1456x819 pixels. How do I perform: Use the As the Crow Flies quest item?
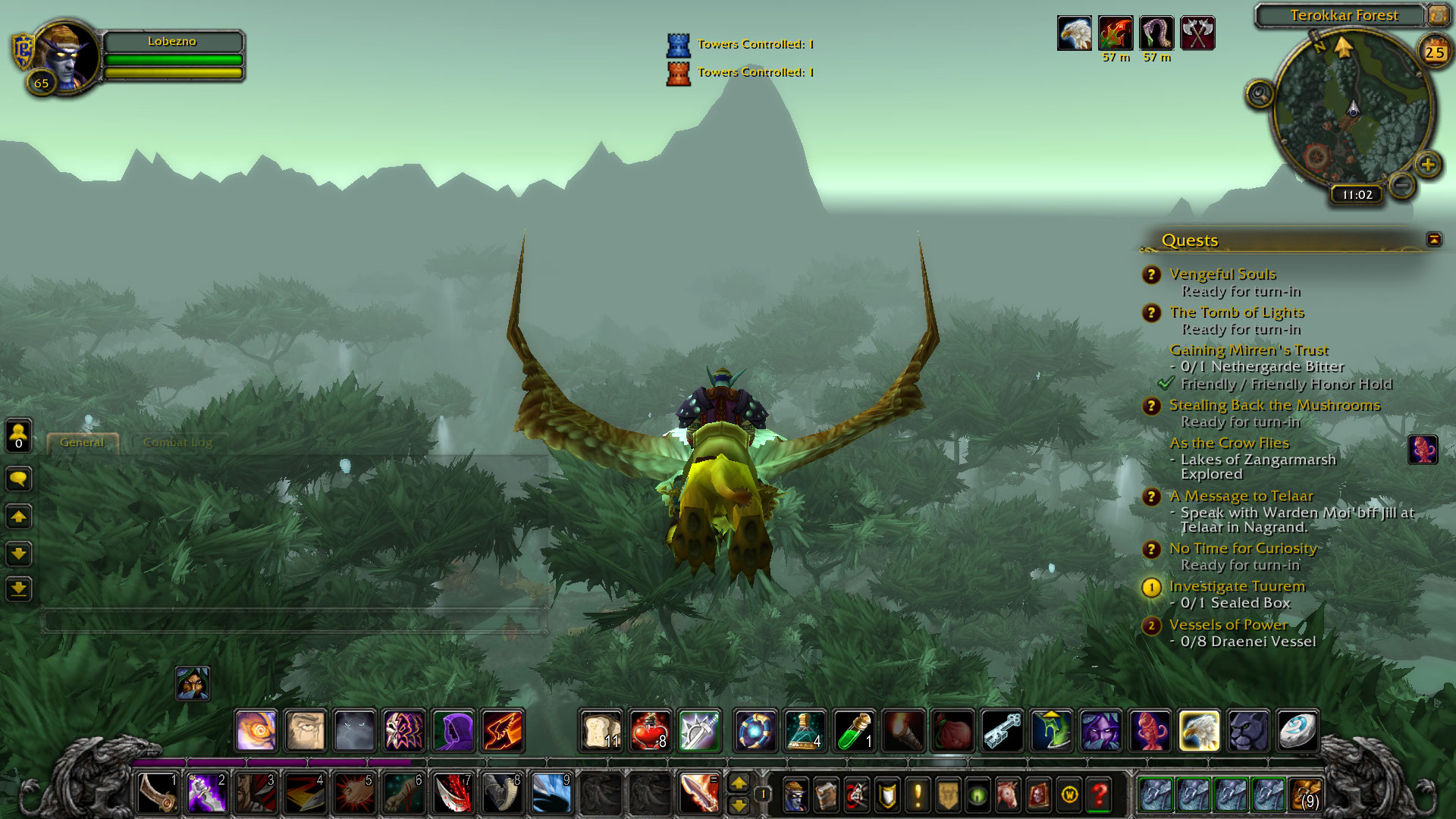point(1423,450)
